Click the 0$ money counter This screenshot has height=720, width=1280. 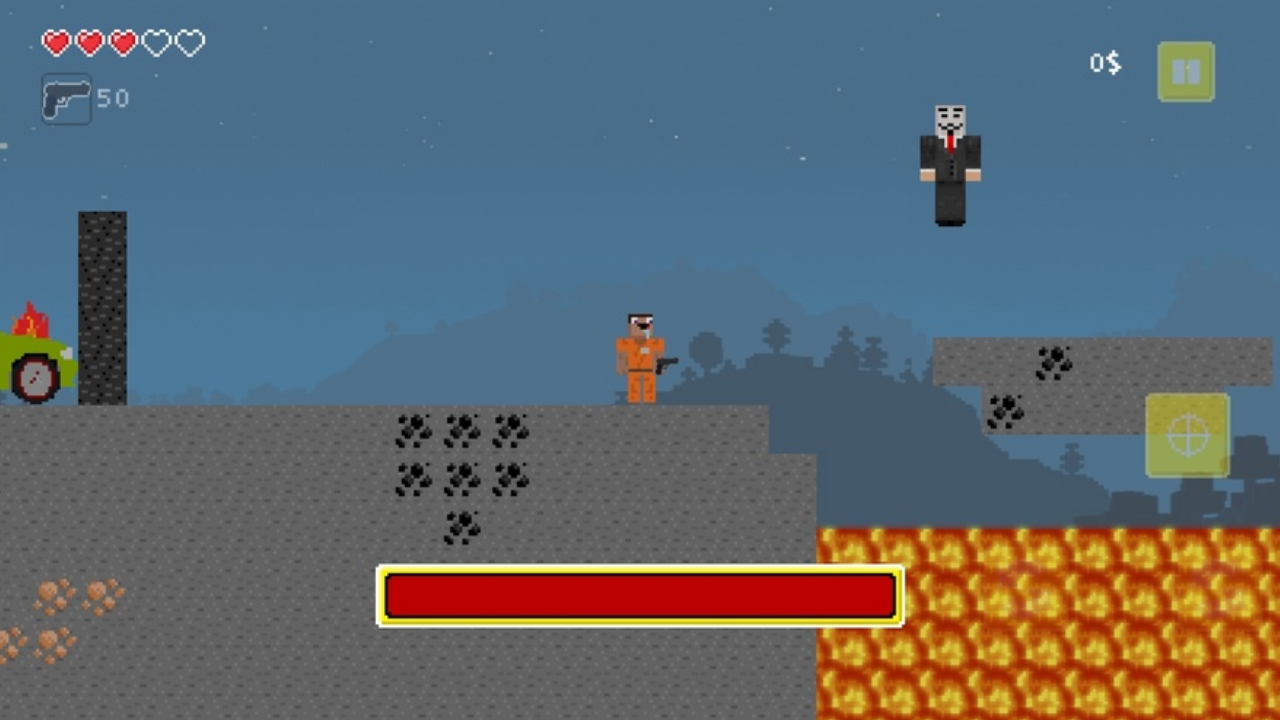click(x=1104, y=63)
